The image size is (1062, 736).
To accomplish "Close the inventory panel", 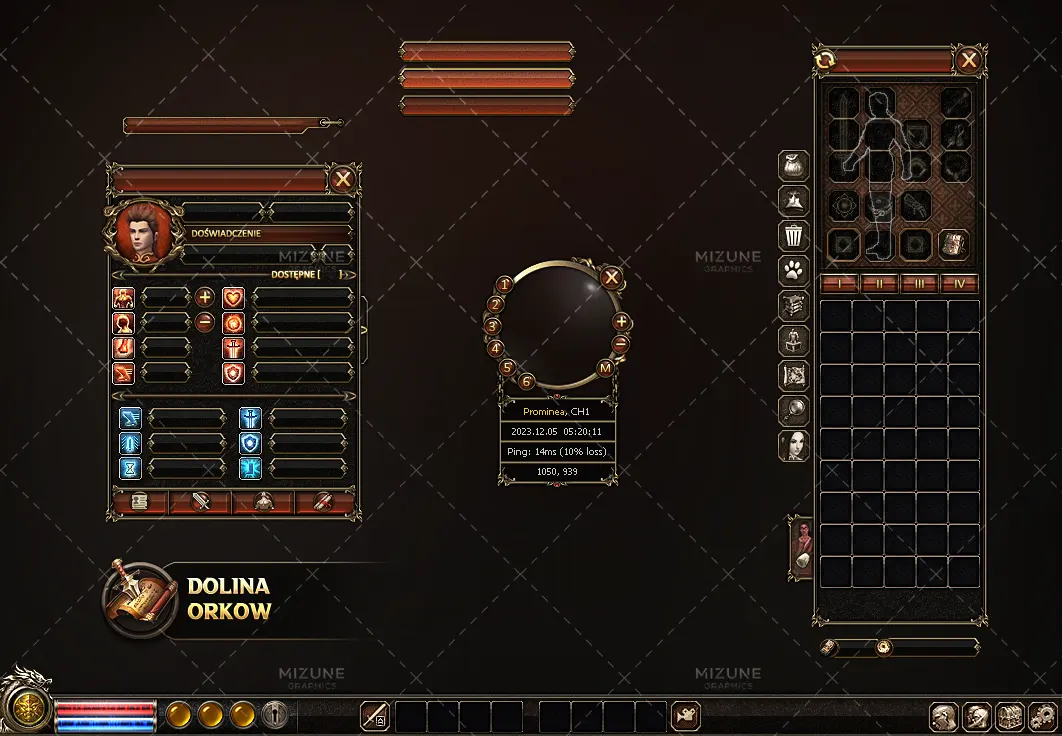I will tap(968, 61).
